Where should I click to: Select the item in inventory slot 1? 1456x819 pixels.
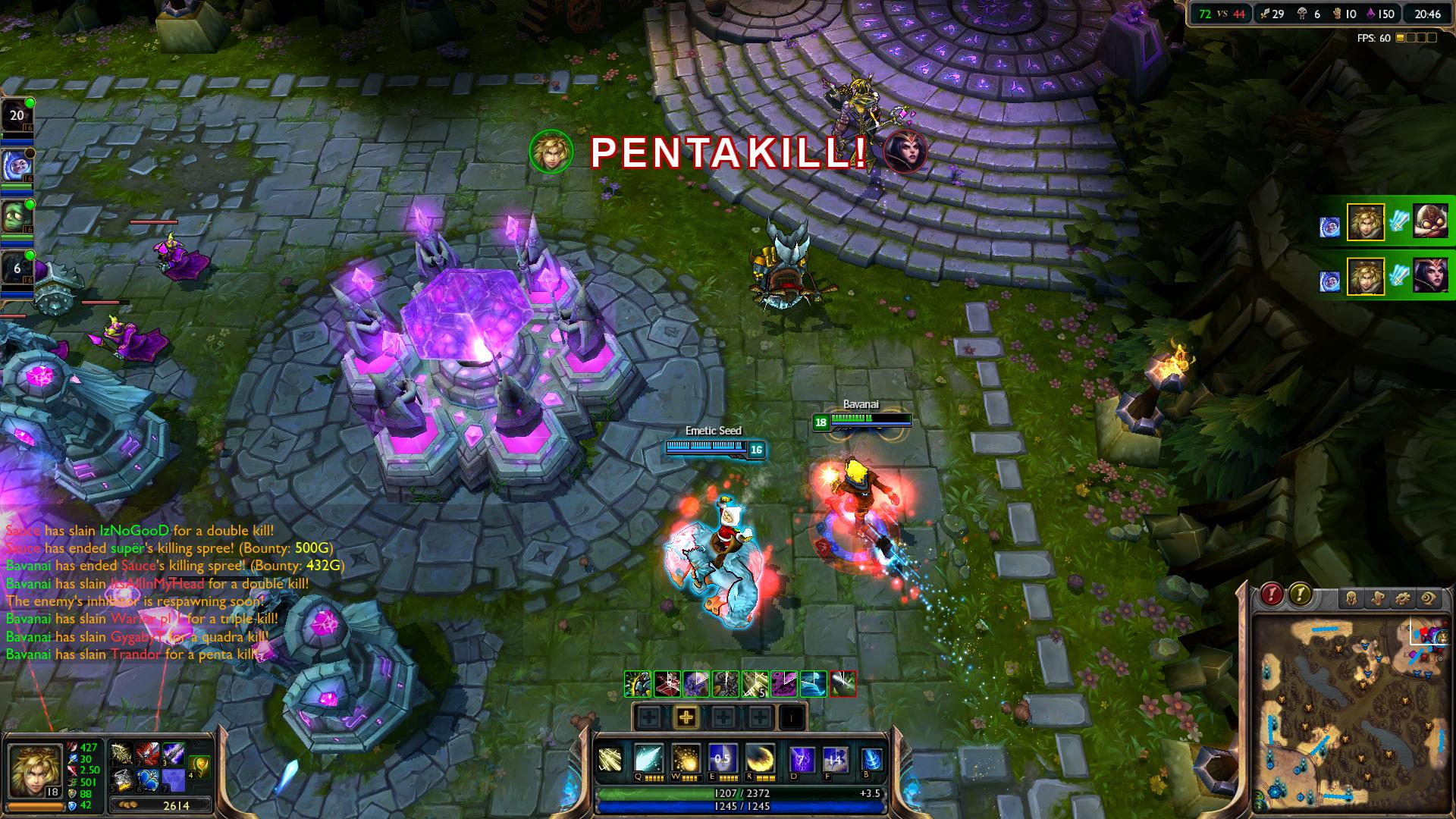[x=122, y=755]
